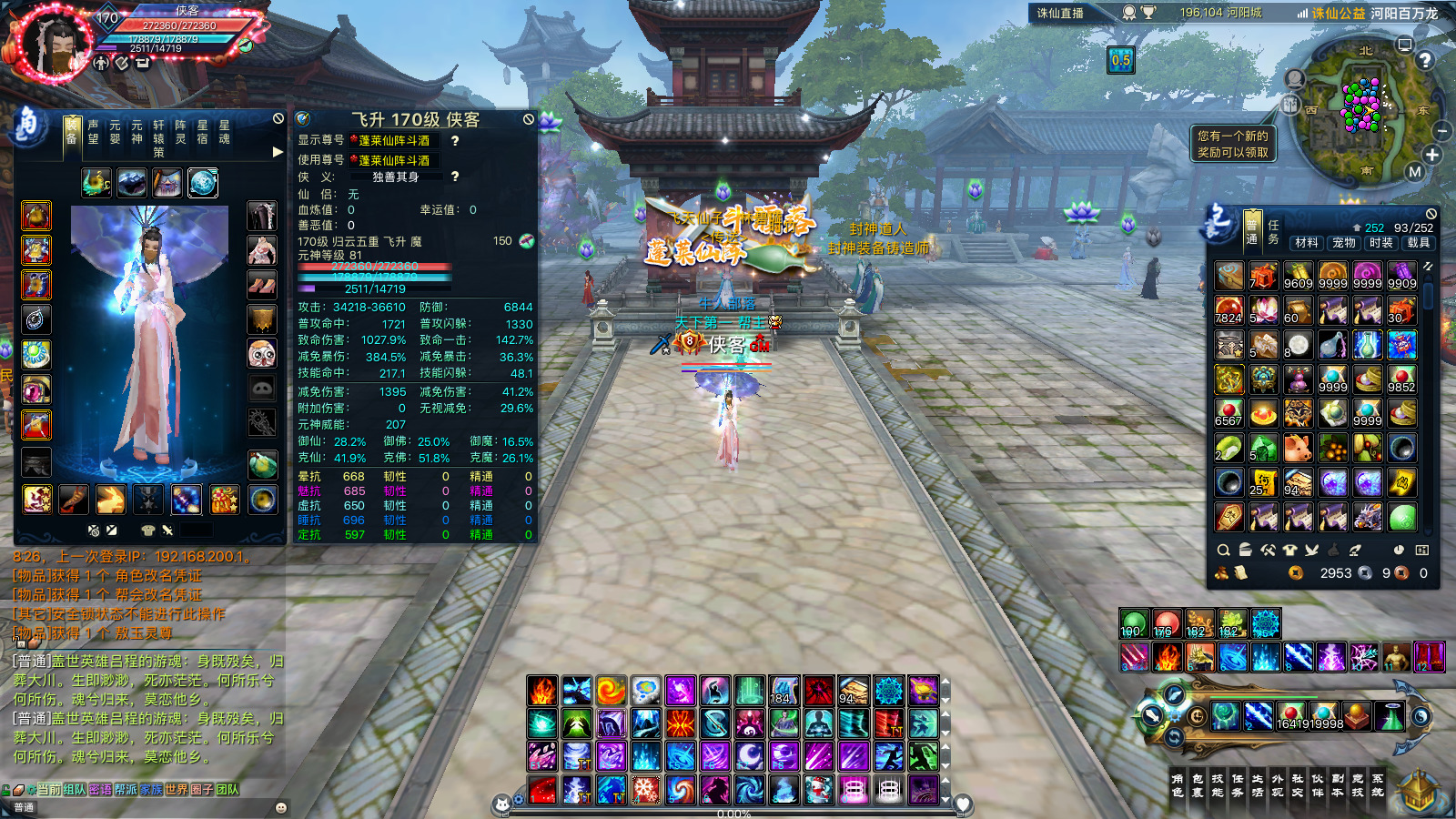Switch to the 声望 reputation tab
Screen dimensions: 1456x819
click(x=93, y=132)
